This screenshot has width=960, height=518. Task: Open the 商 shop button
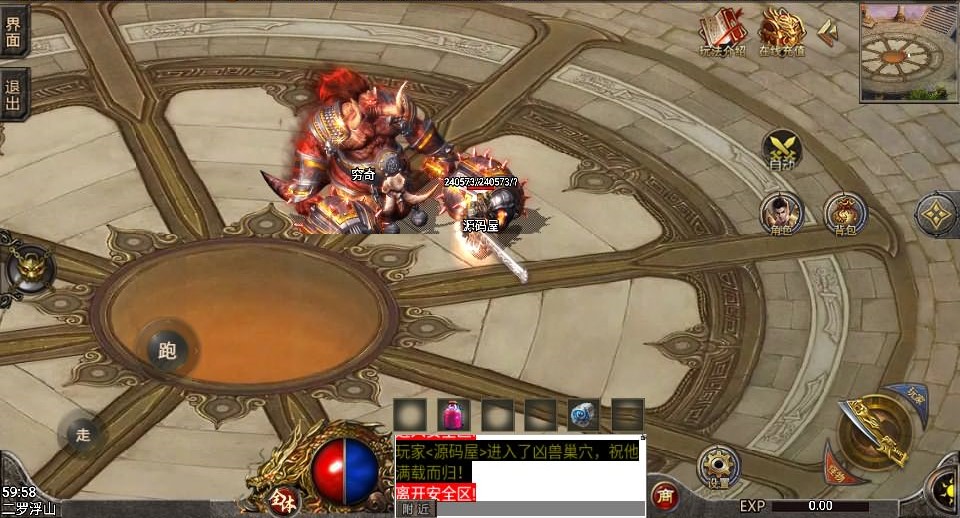tap(664, 494)
